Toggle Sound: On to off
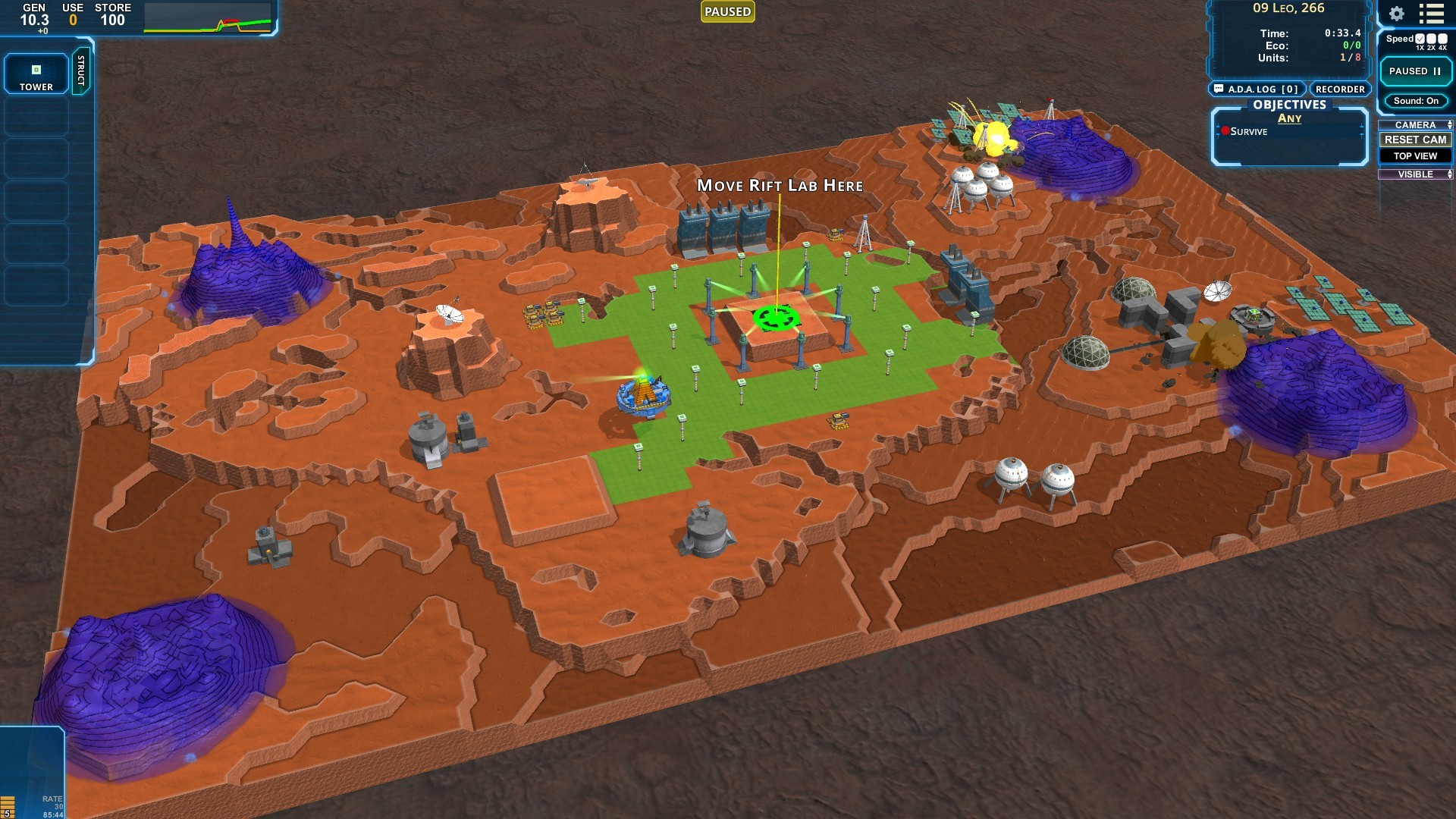Screen dimensions: 1456x819 [1417, 101]
